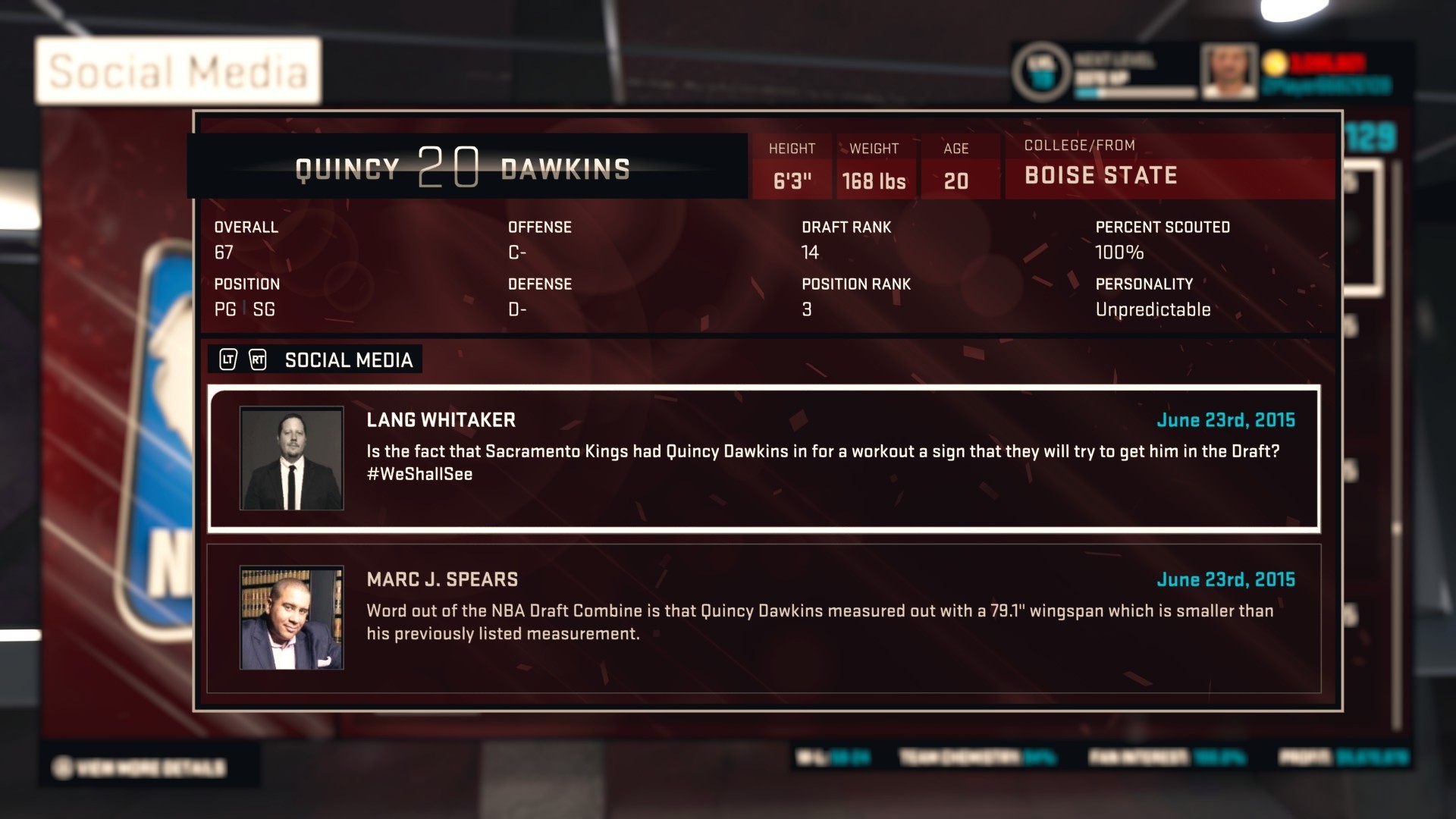
Task: Toggle the PG position under Quincy Dawkins
Action: (224, 309)
